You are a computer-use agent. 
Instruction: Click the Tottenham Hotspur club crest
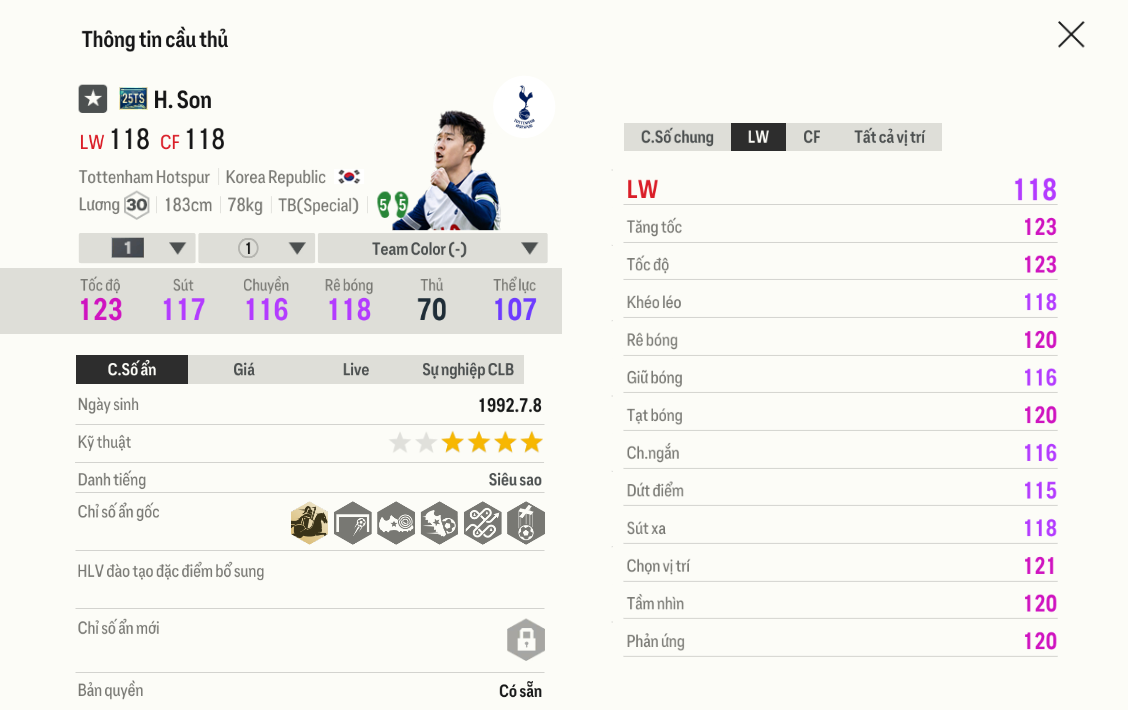(524, 105)
